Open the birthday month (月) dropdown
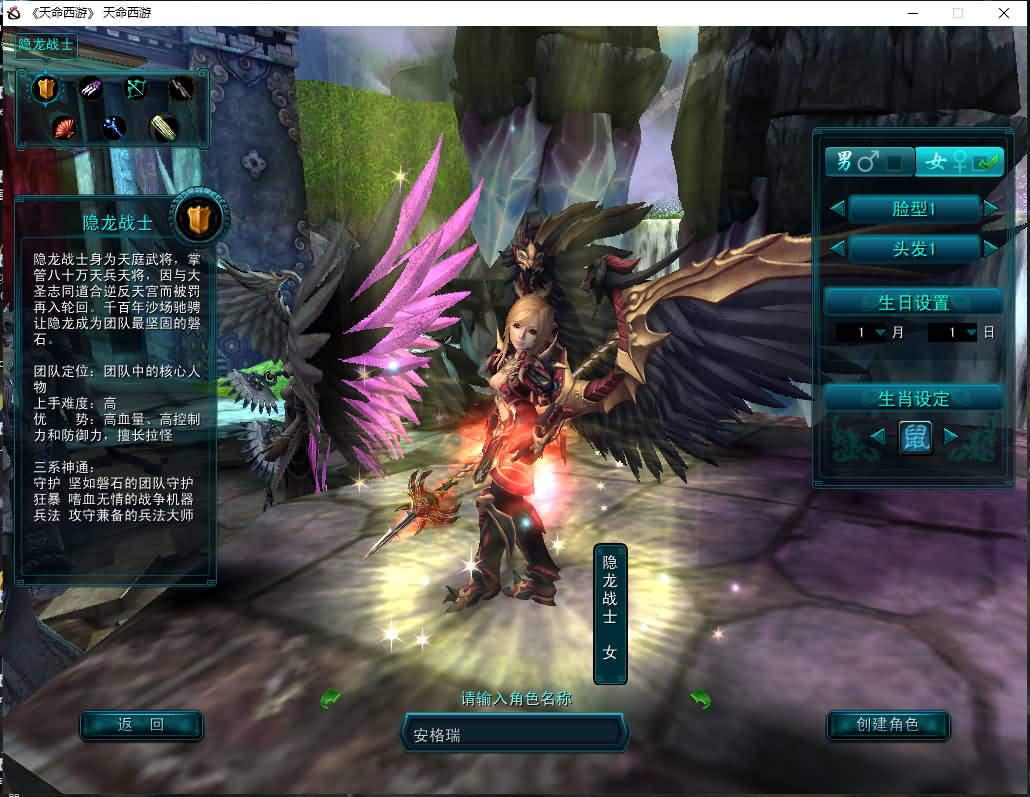 pos(880,333)
